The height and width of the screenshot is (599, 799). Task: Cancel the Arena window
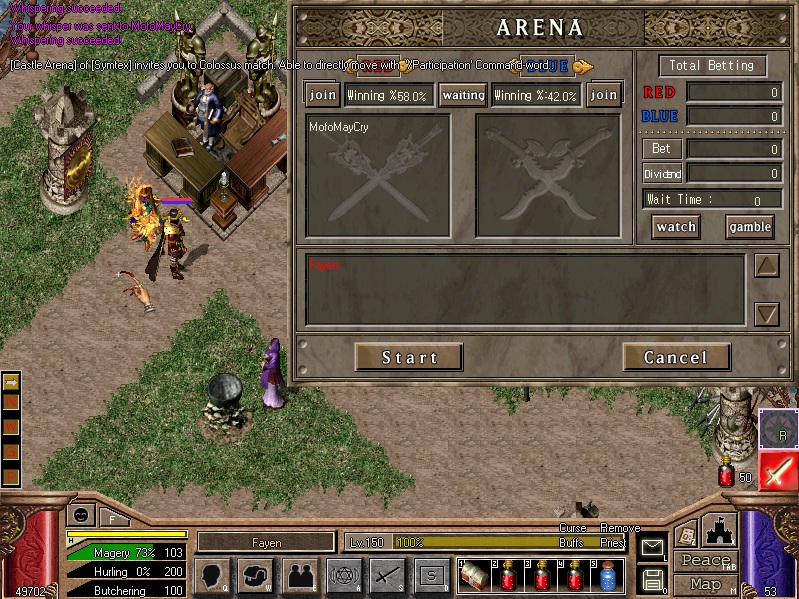pyautogui.click(x=675, y=357)
